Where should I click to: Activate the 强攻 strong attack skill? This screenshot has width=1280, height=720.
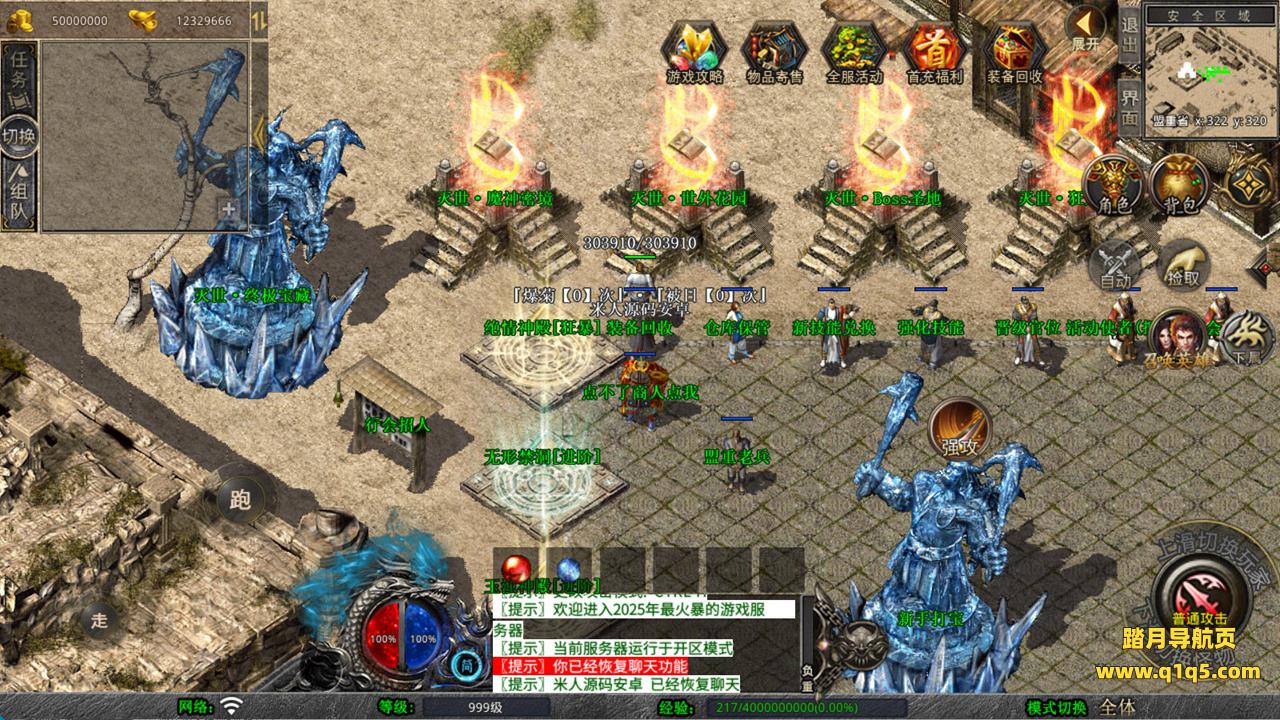pos(960,430)
